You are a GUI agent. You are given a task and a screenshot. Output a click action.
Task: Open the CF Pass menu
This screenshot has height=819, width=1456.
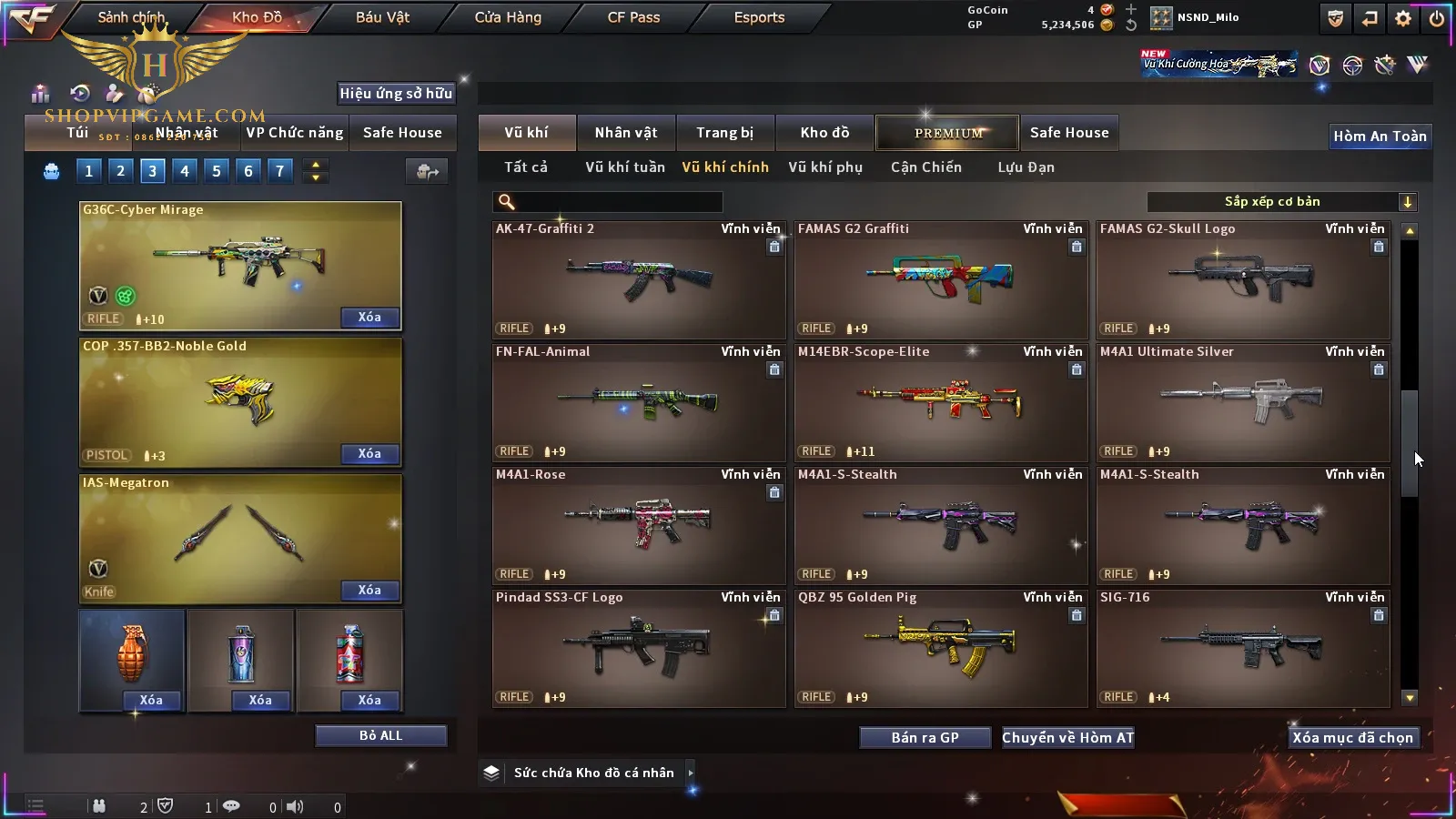tap(633, 17)
